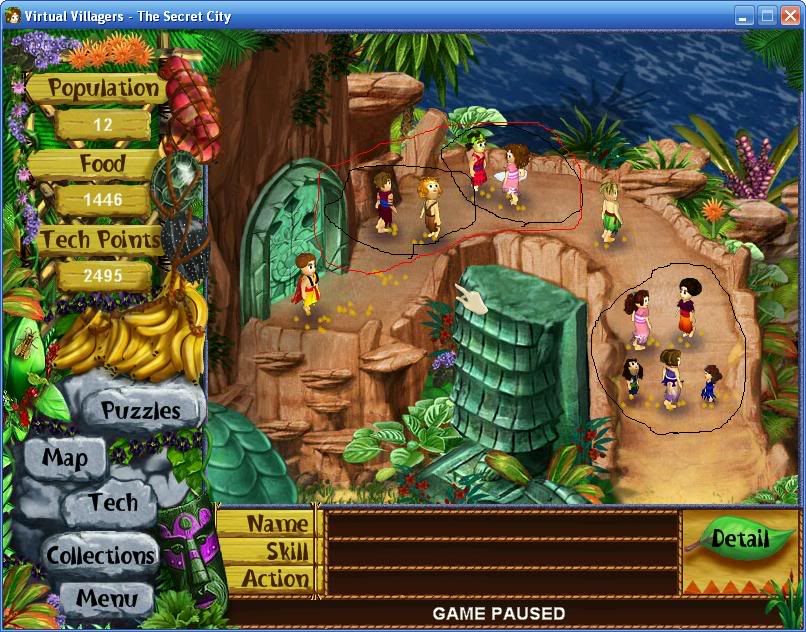Show the Tech screen

point(112,502)
